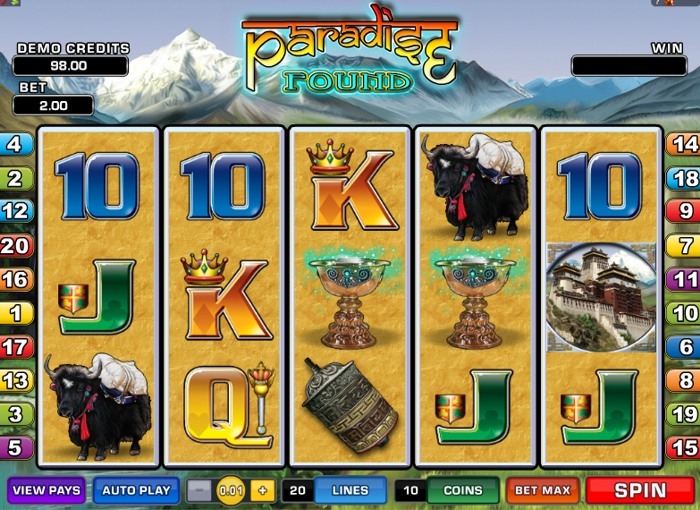Choose payline 19 marker
Image resolution: width=700 pixels, height=510 pixels.
684,413
